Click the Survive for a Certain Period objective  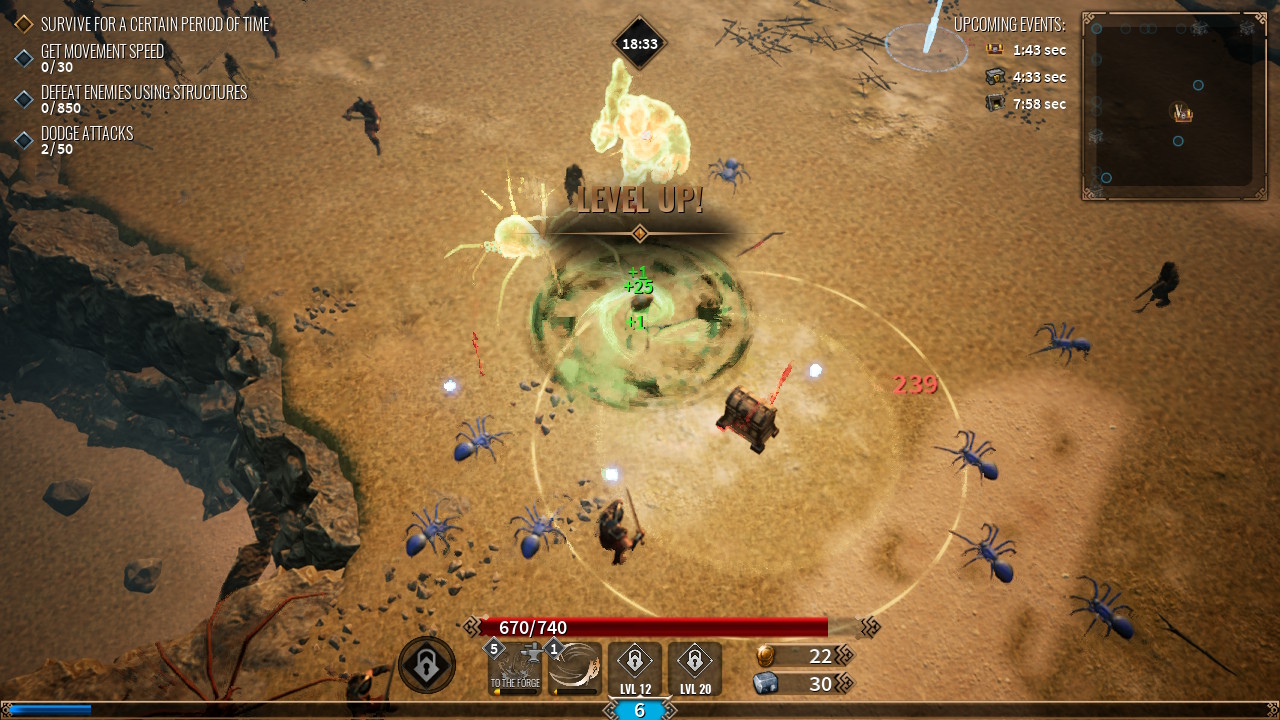(x=155, y=24)
